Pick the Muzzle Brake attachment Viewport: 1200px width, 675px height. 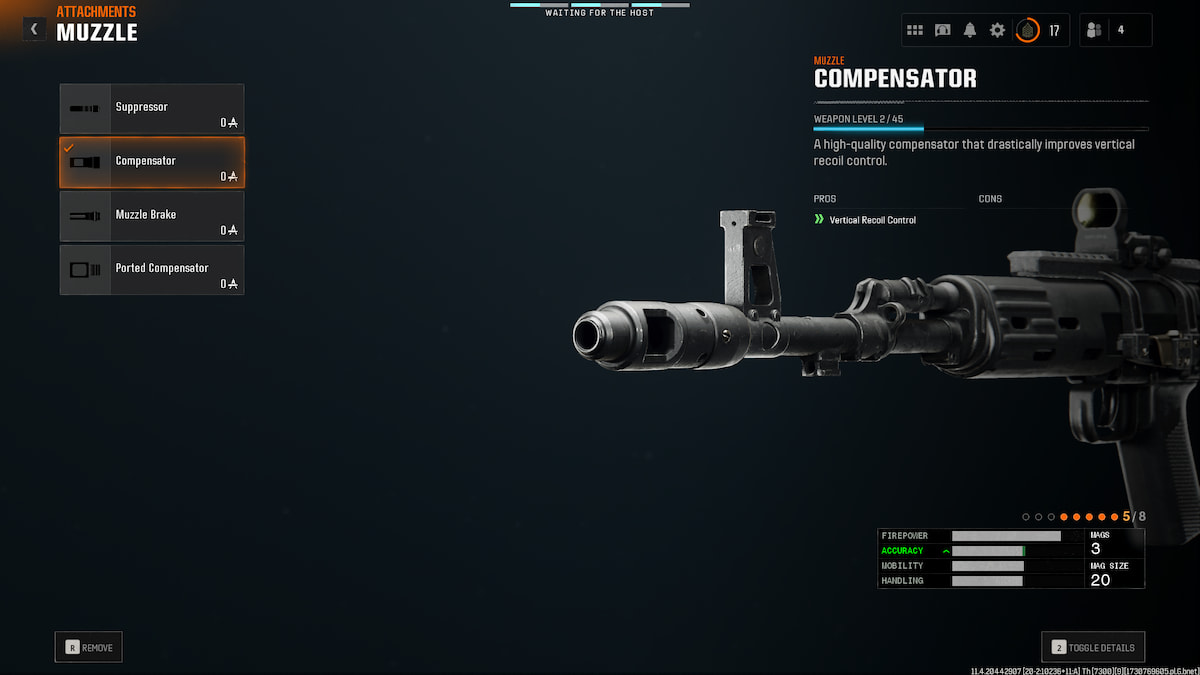click(152, 216)
